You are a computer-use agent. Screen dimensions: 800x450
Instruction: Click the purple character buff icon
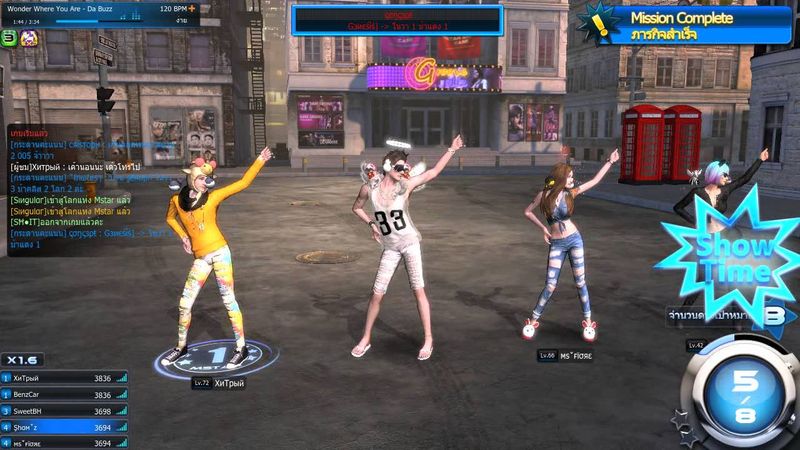point(28,37)
